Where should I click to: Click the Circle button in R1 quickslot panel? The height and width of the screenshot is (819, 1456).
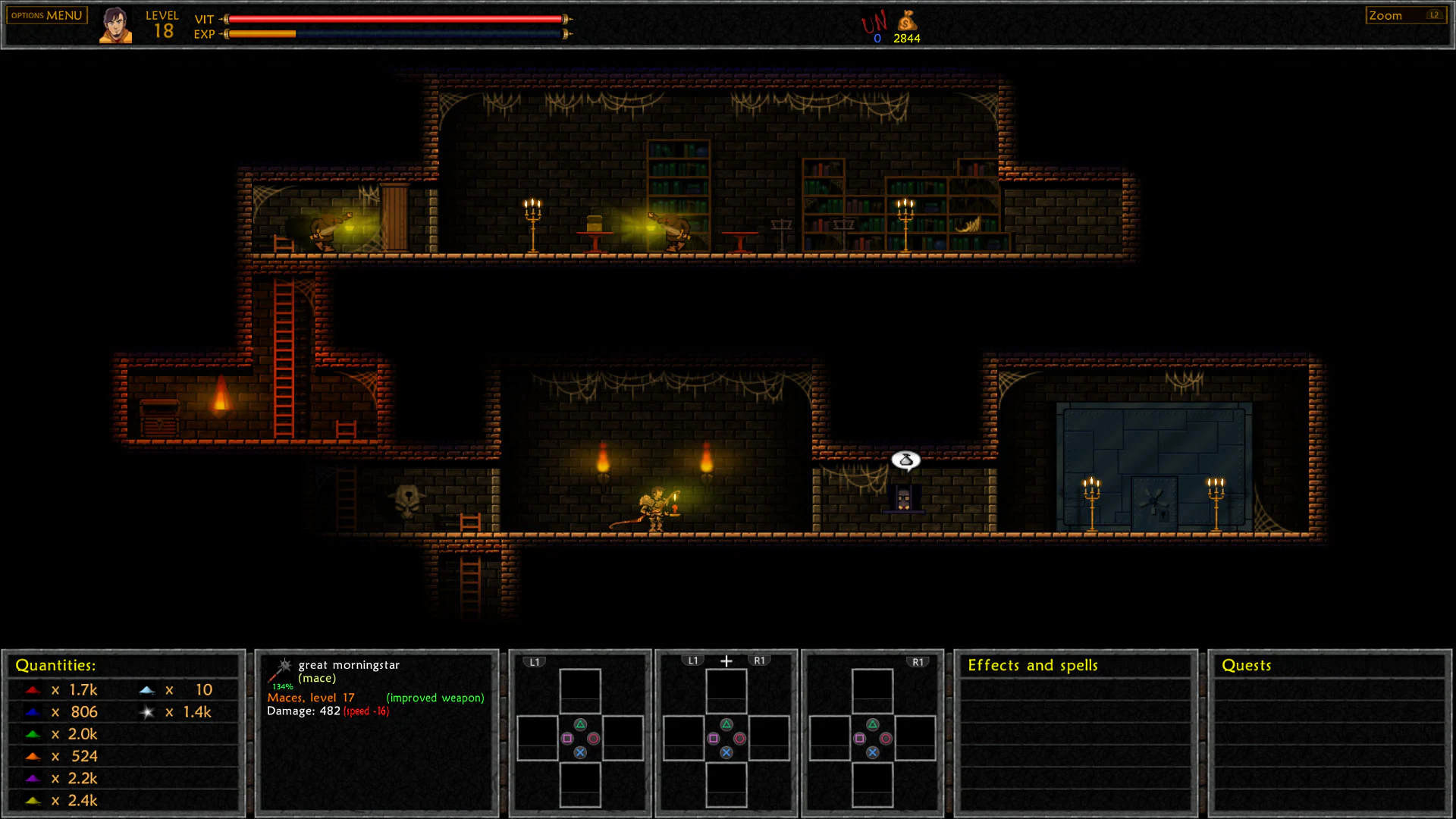(886, 738)
